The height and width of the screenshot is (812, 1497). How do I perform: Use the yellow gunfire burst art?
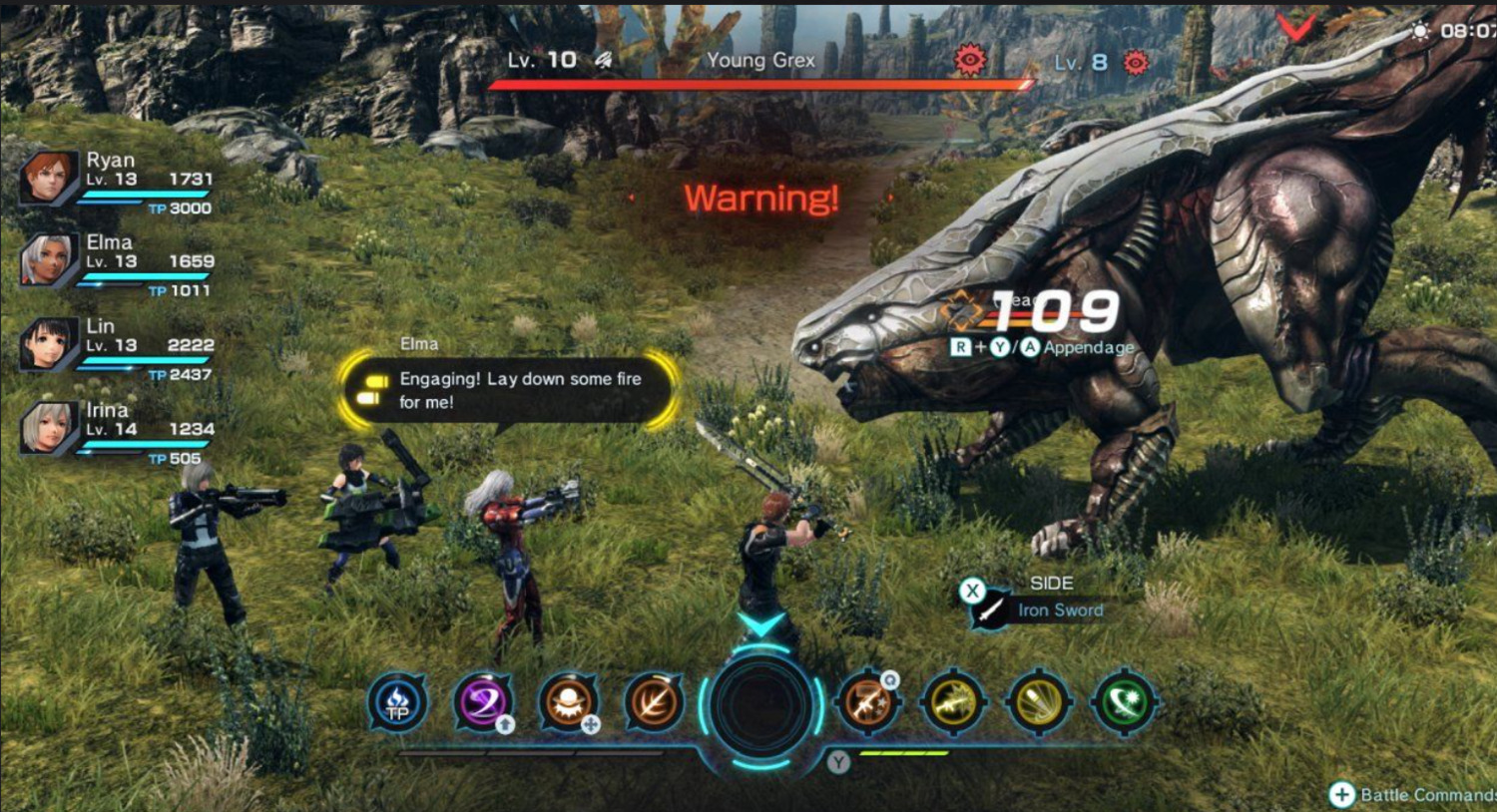(x=953, y=702)
